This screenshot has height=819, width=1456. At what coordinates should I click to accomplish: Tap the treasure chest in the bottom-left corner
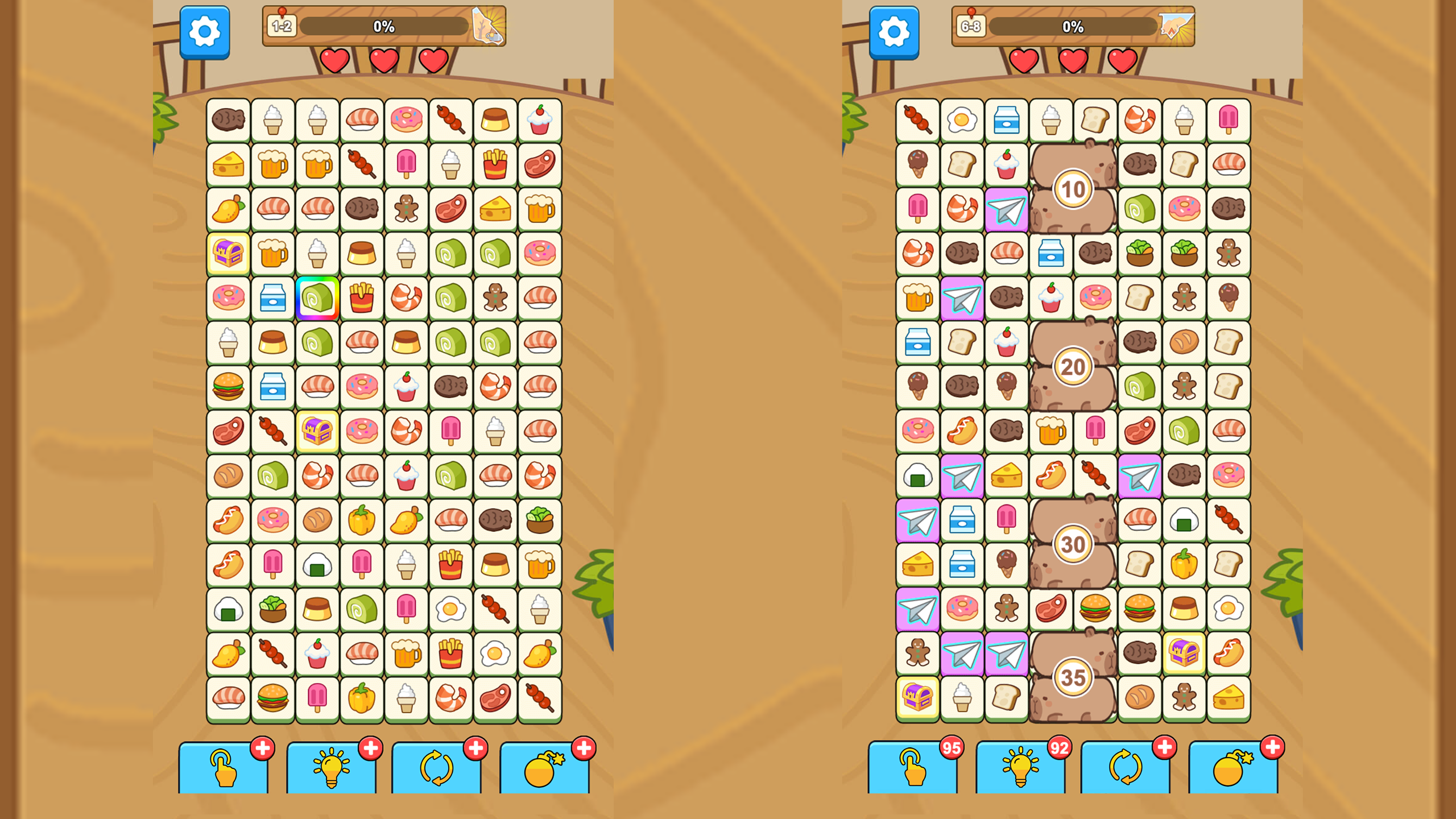917,697
